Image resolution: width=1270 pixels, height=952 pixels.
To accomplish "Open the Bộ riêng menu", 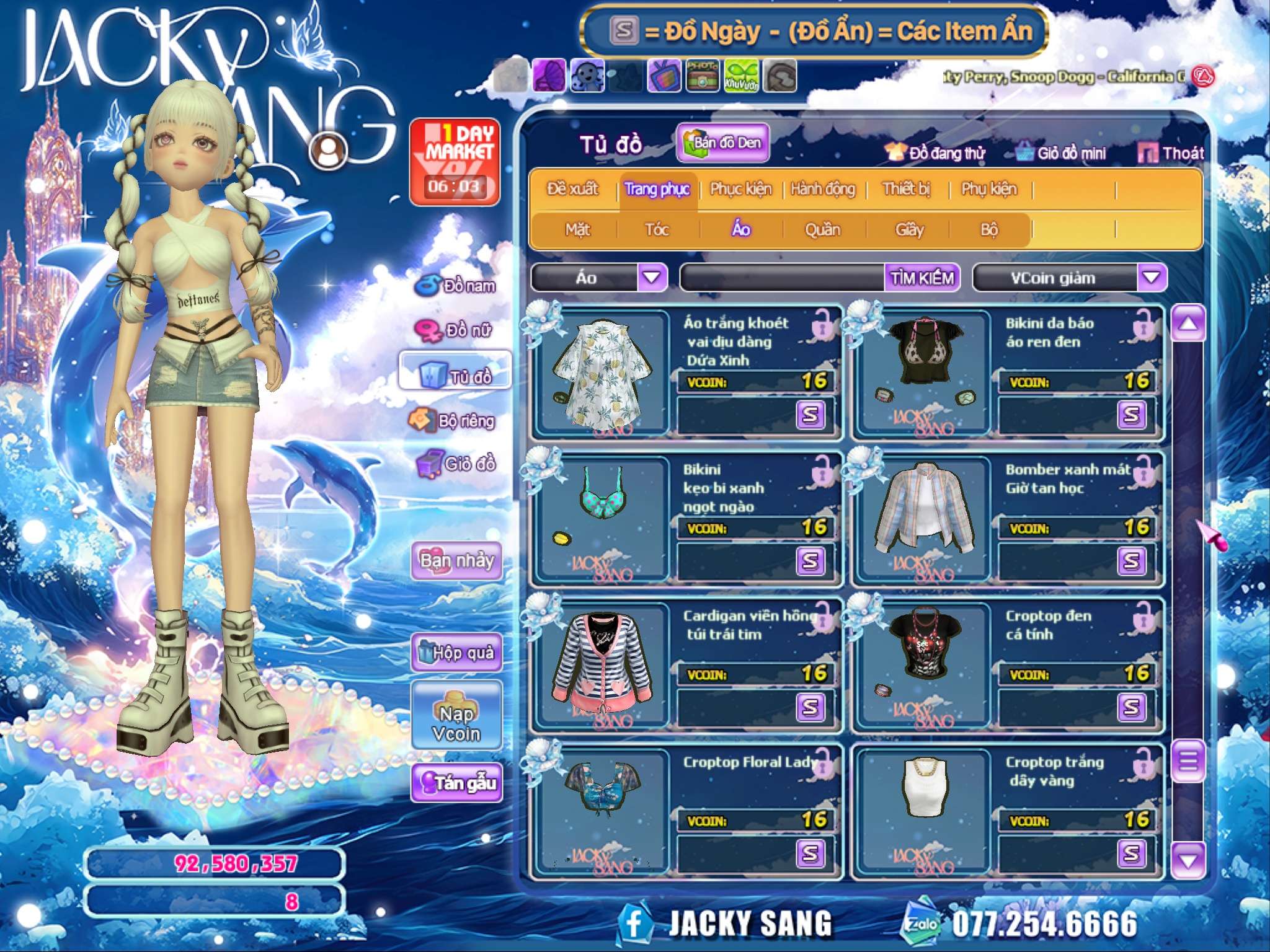I will click(x=453, y=421).
